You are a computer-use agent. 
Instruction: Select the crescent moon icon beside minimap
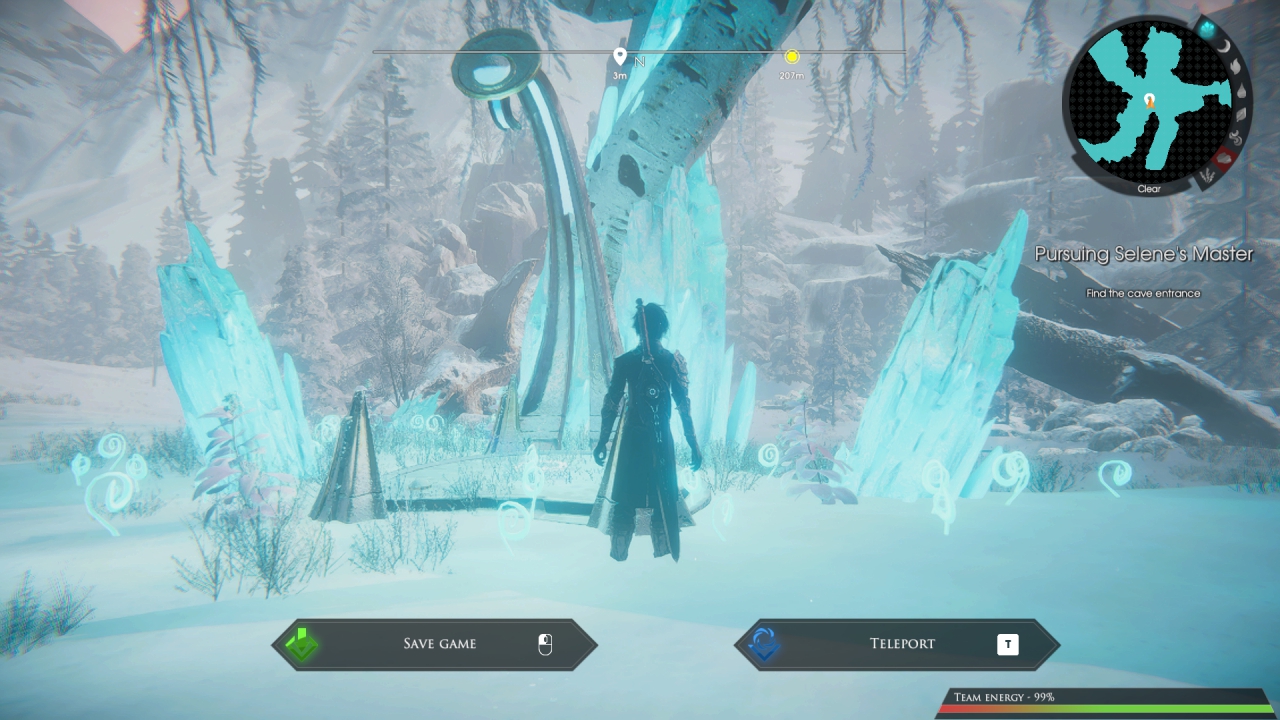(1225, 46)
